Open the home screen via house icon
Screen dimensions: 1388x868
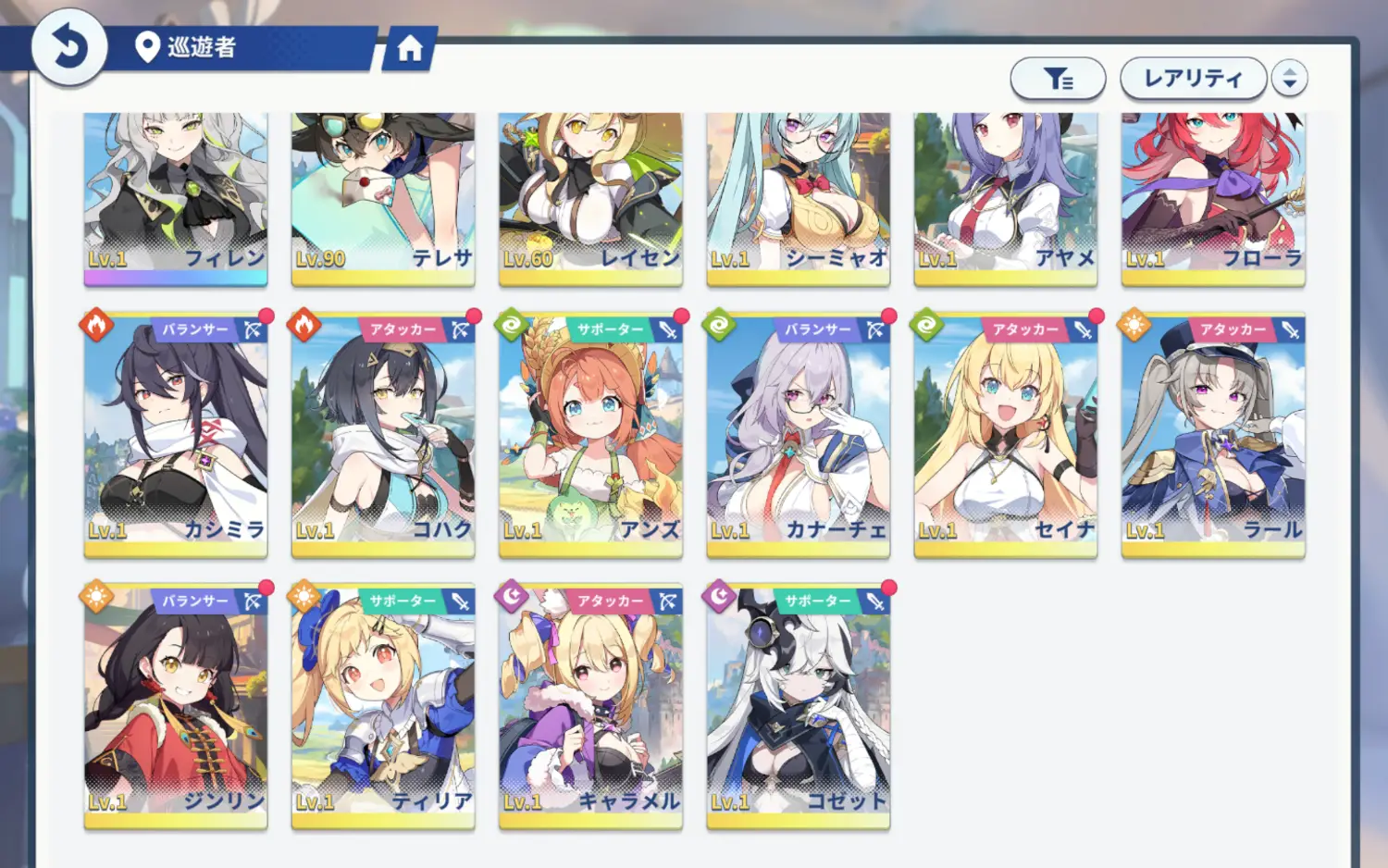click(x=409, y=48)
